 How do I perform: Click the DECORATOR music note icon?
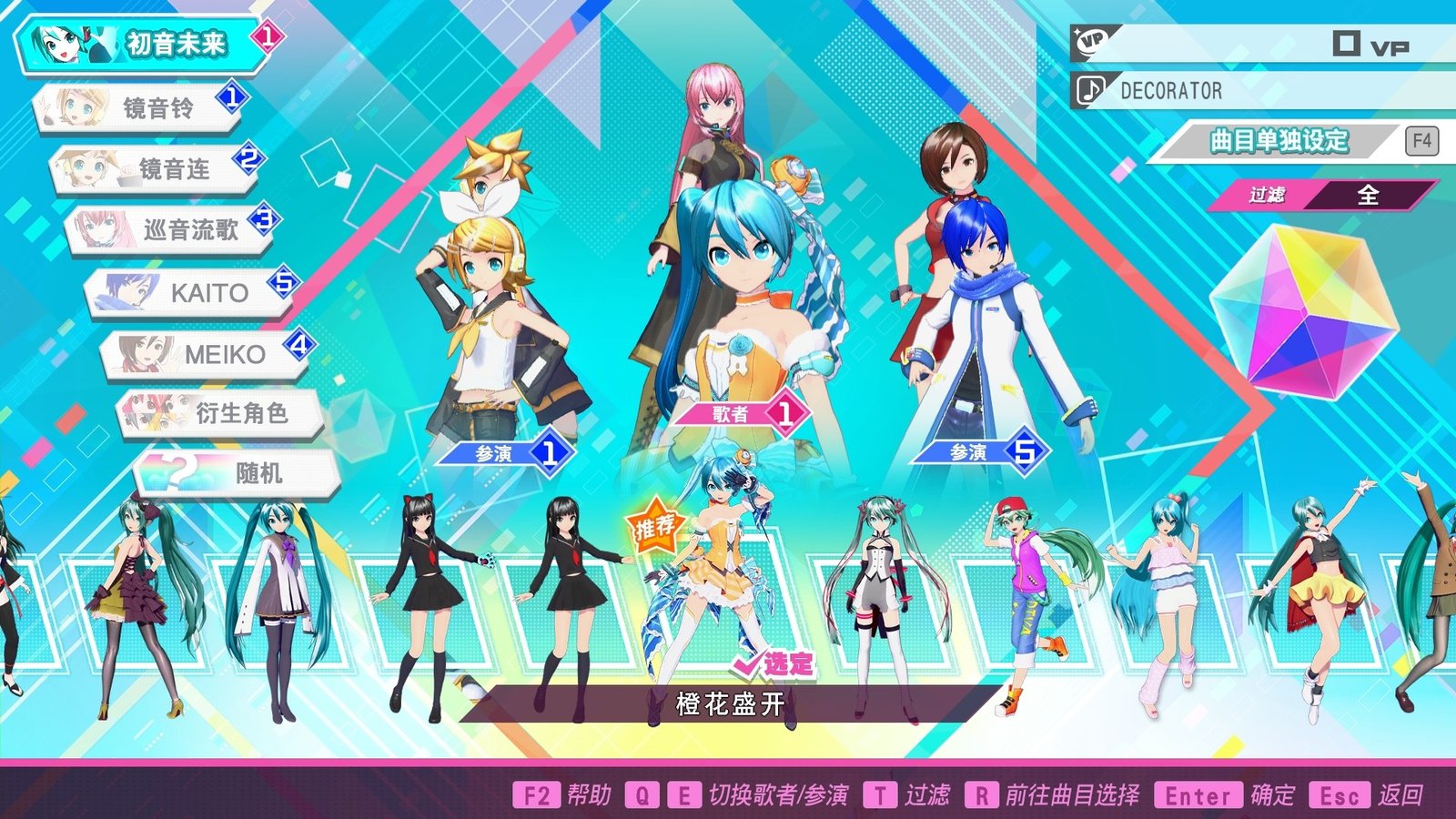click(x=1089, y=90)
